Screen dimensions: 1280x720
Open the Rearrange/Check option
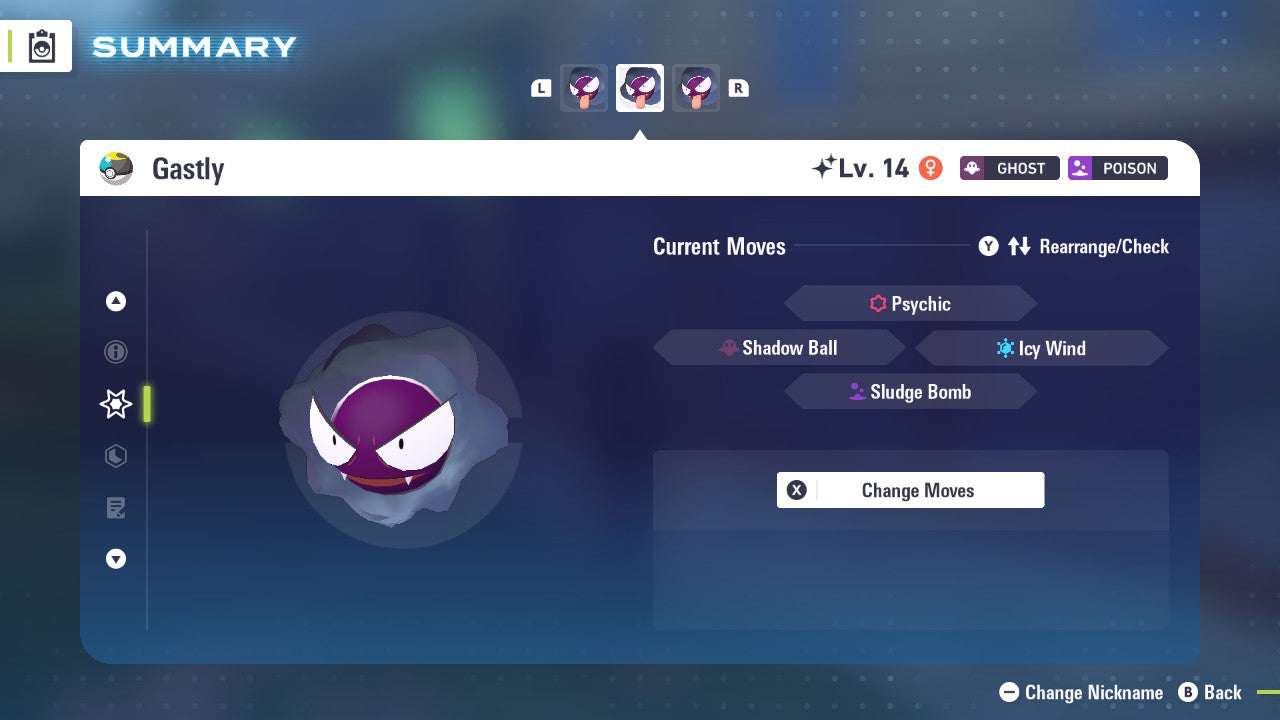point(1074,246)
